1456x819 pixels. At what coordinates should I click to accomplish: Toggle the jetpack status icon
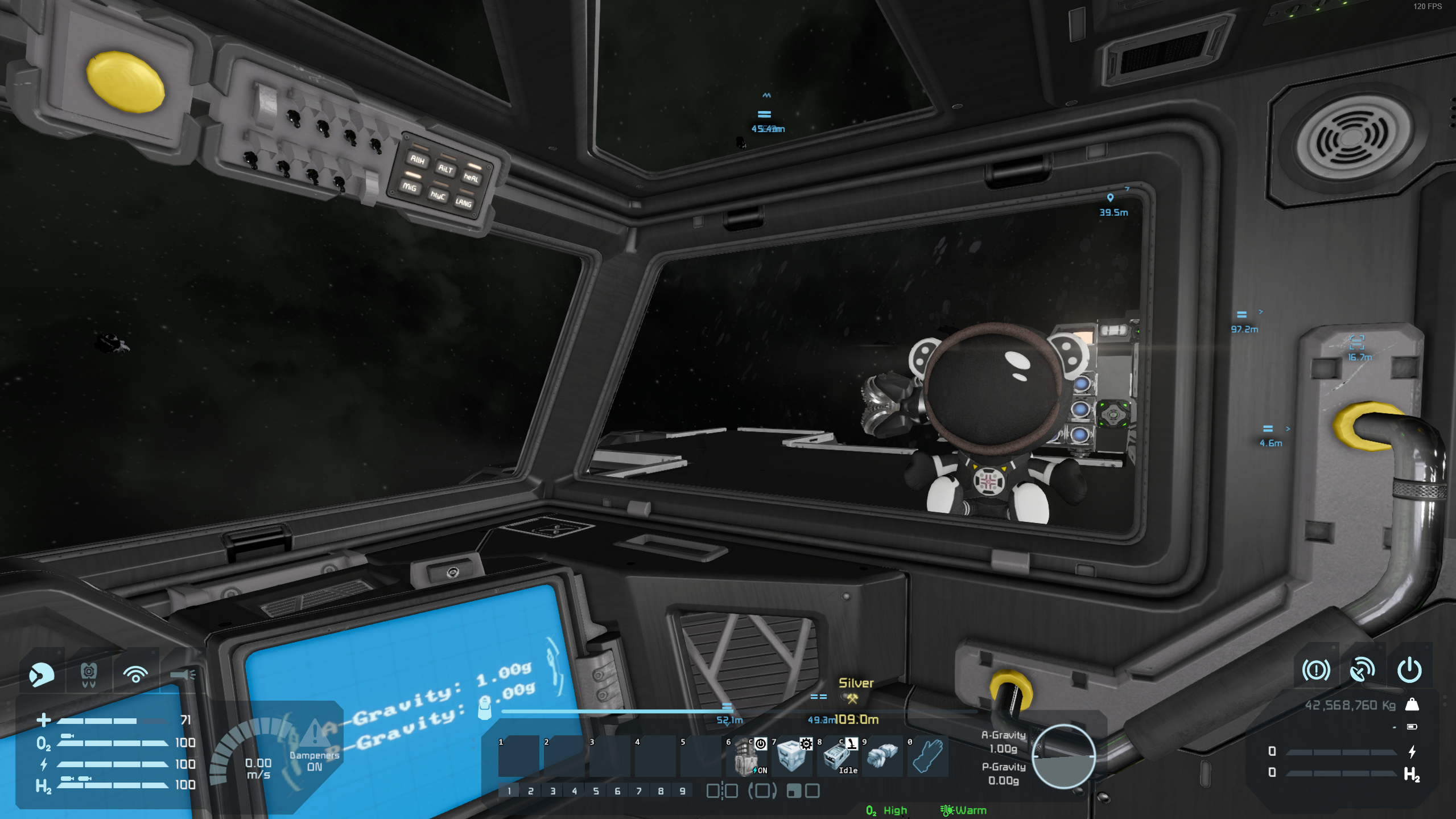tap(88, 674)
